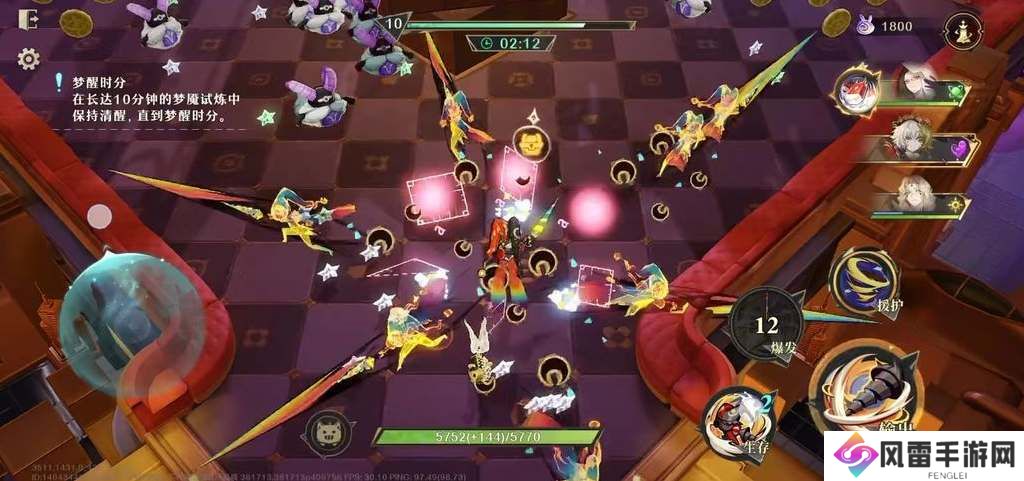Tap the pig face icon
Screen dimensions: 1024x481
pyautogui.click(x=326, y=431)
